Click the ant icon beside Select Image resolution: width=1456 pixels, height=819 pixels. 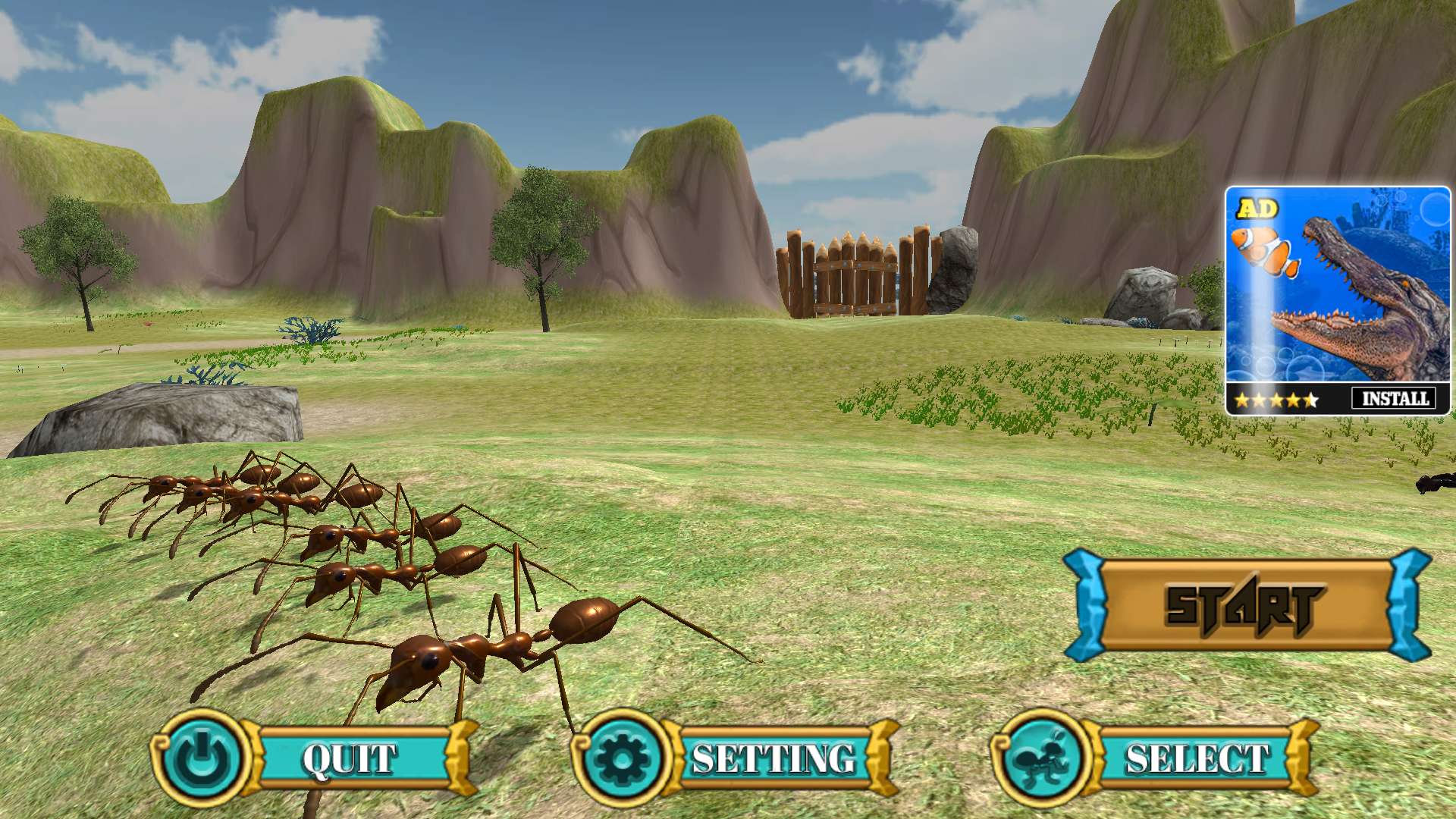pyautogui.click(x=1040, y=757)
